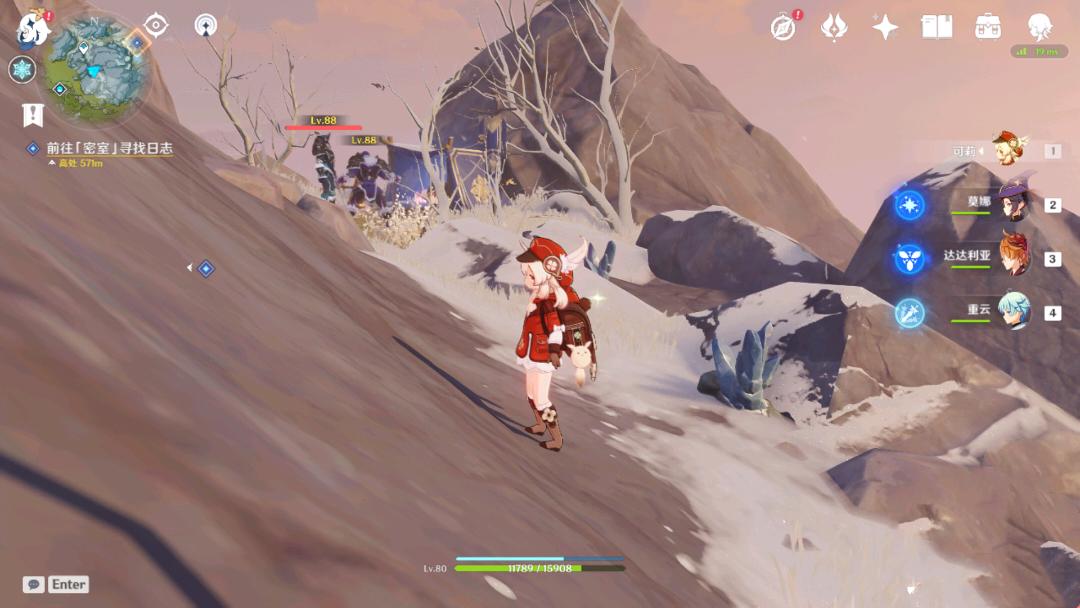Open the backpack inventory

(989, 27)
